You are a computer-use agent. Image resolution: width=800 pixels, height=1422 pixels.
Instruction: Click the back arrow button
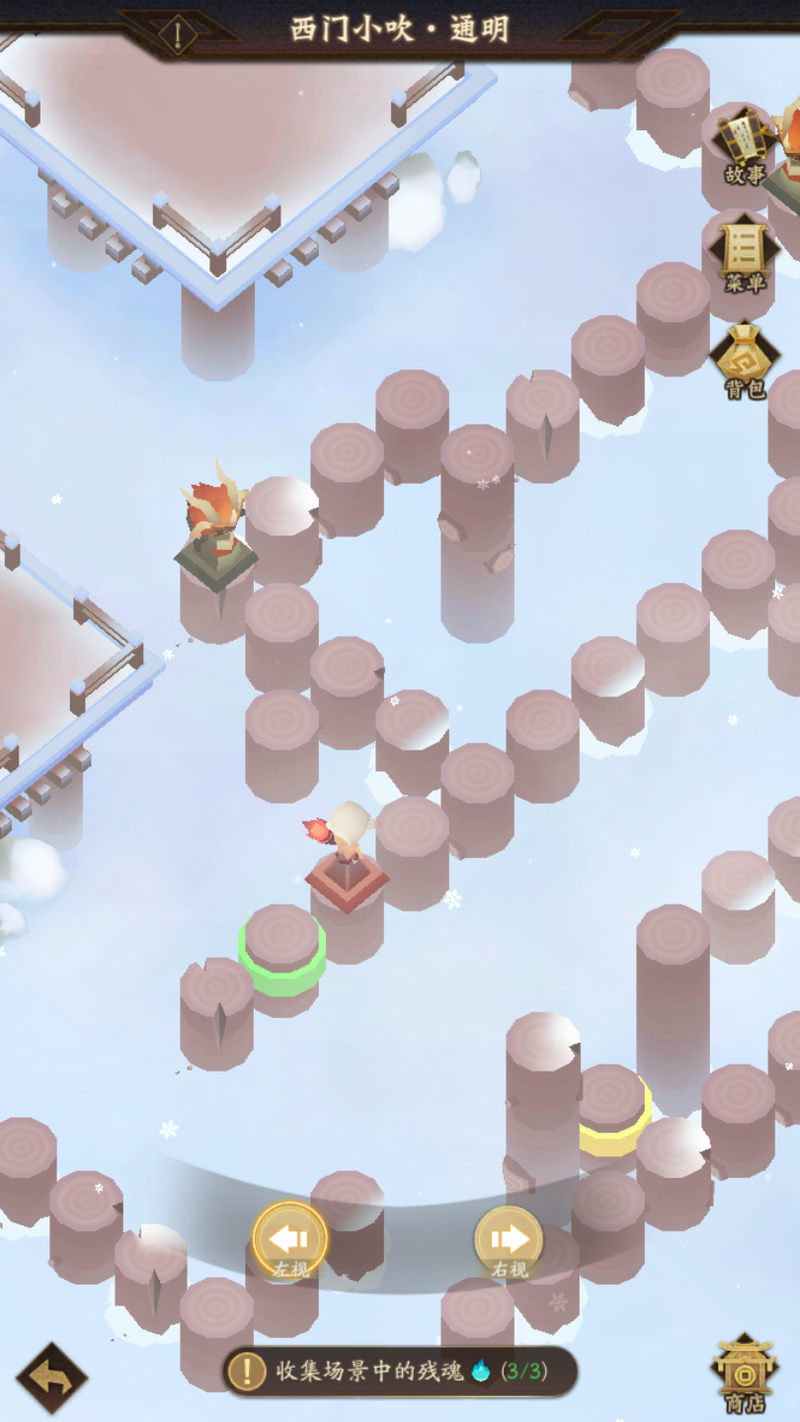[51, 1378]
